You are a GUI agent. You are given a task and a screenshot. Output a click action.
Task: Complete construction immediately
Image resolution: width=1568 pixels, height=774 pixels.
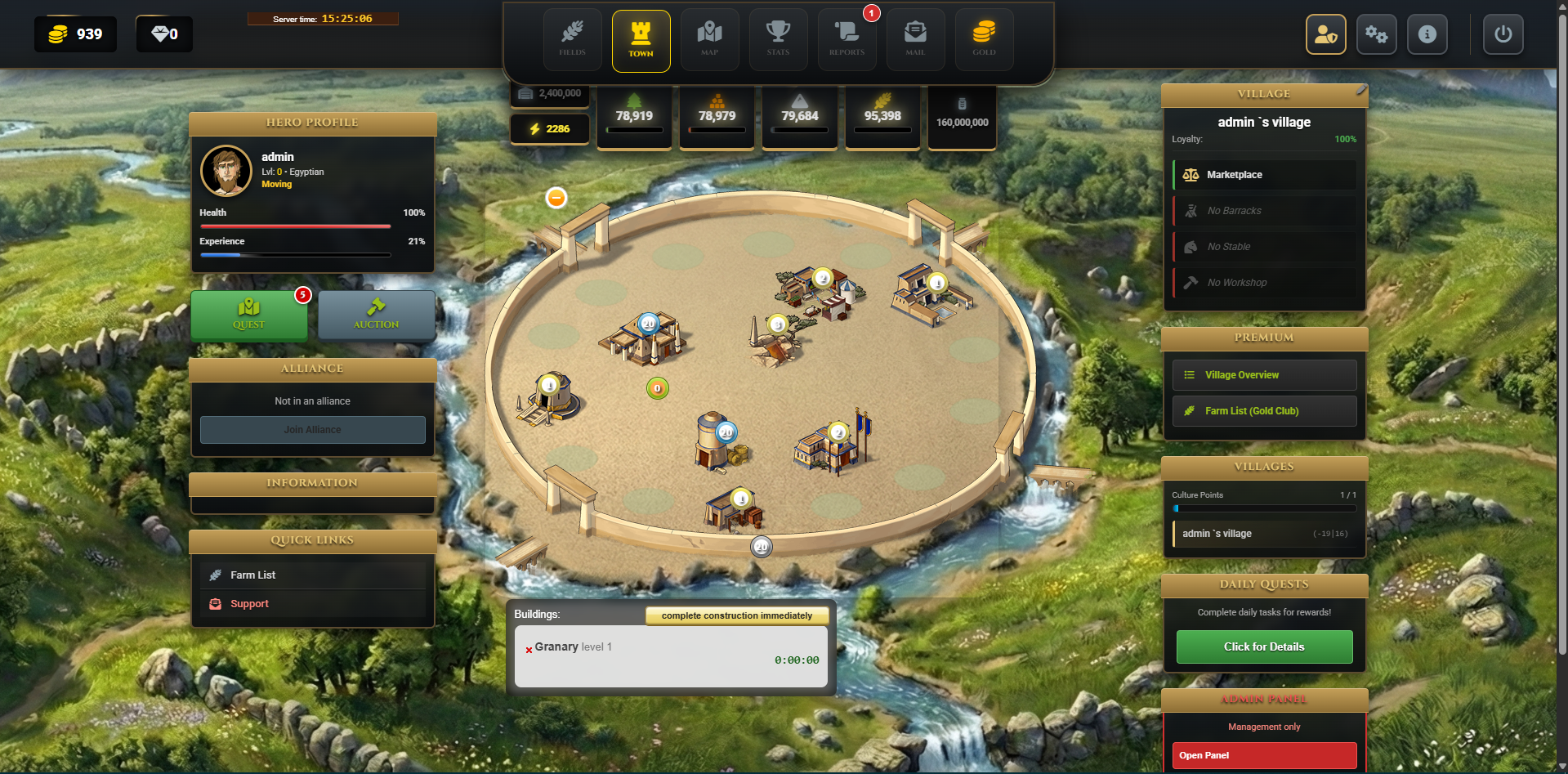click(x=736, y=615)
